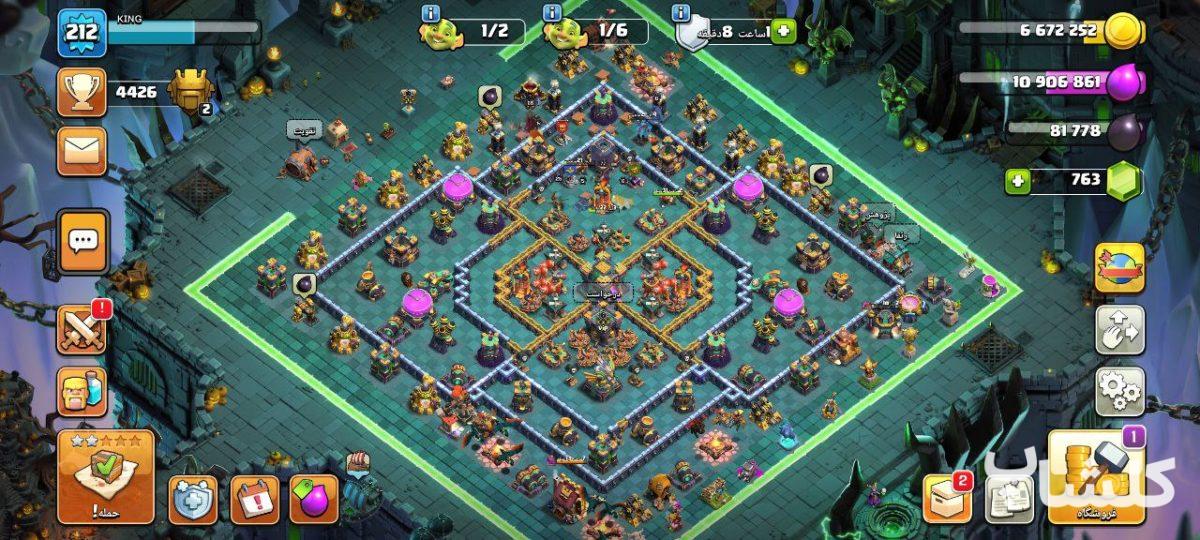Image resolution: width=1200 pixels, height=540 pixels.
Task: Extend shield using the green plus button
Action: (x=782, y=31)
